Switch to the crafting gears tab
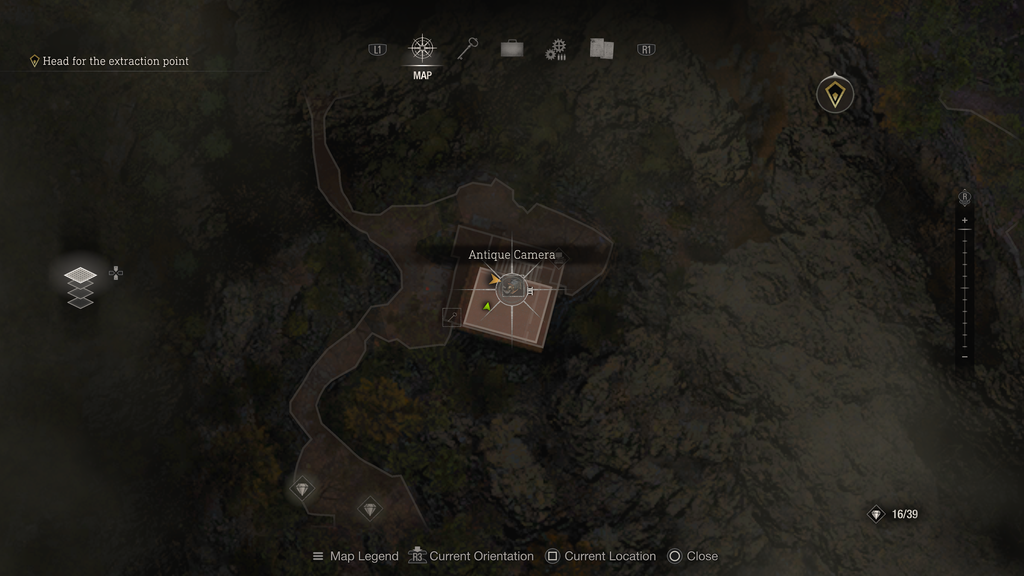 click(556, 50)
